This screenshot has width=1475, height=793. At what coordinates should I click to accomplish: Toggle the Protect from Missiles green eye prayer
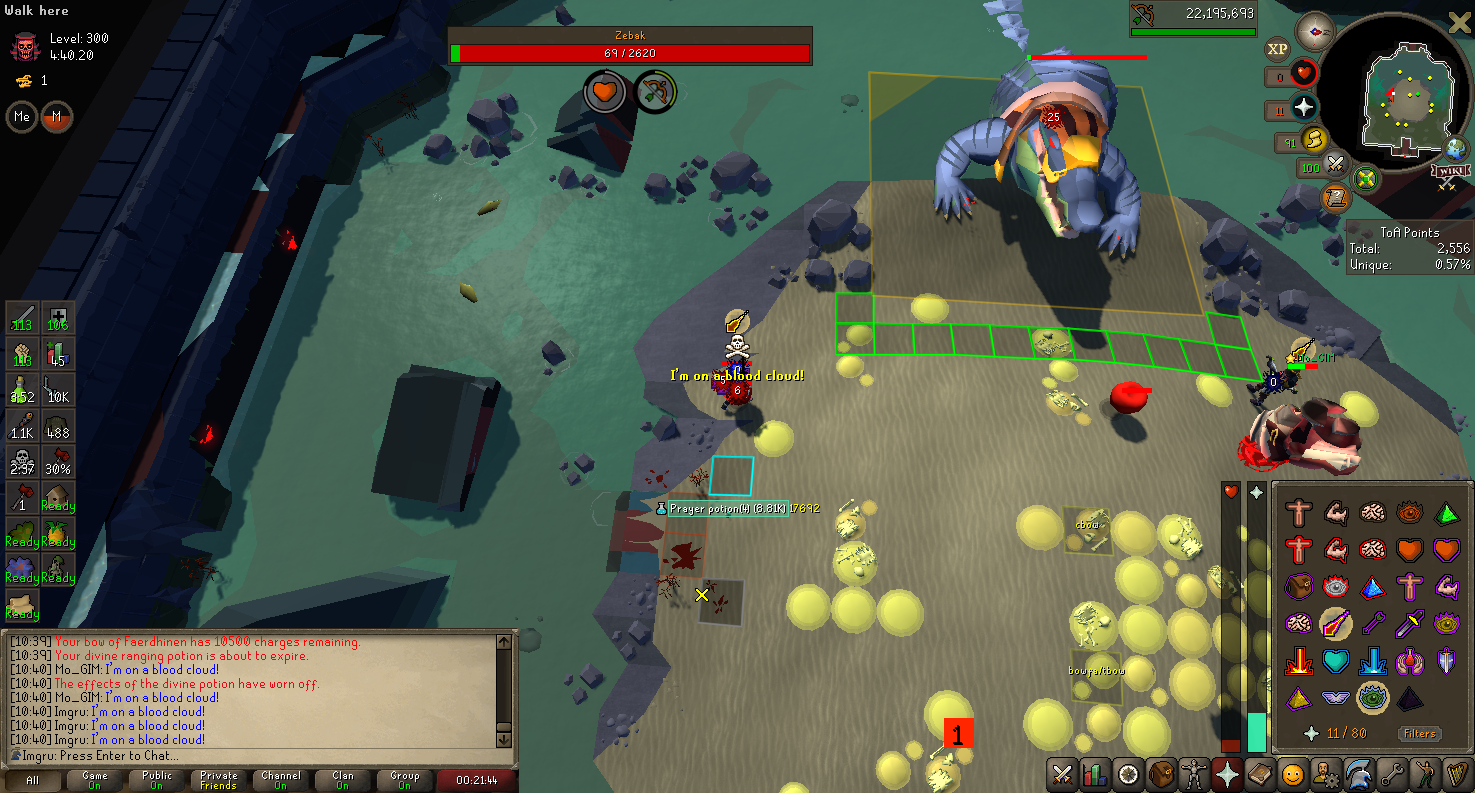1372,698
